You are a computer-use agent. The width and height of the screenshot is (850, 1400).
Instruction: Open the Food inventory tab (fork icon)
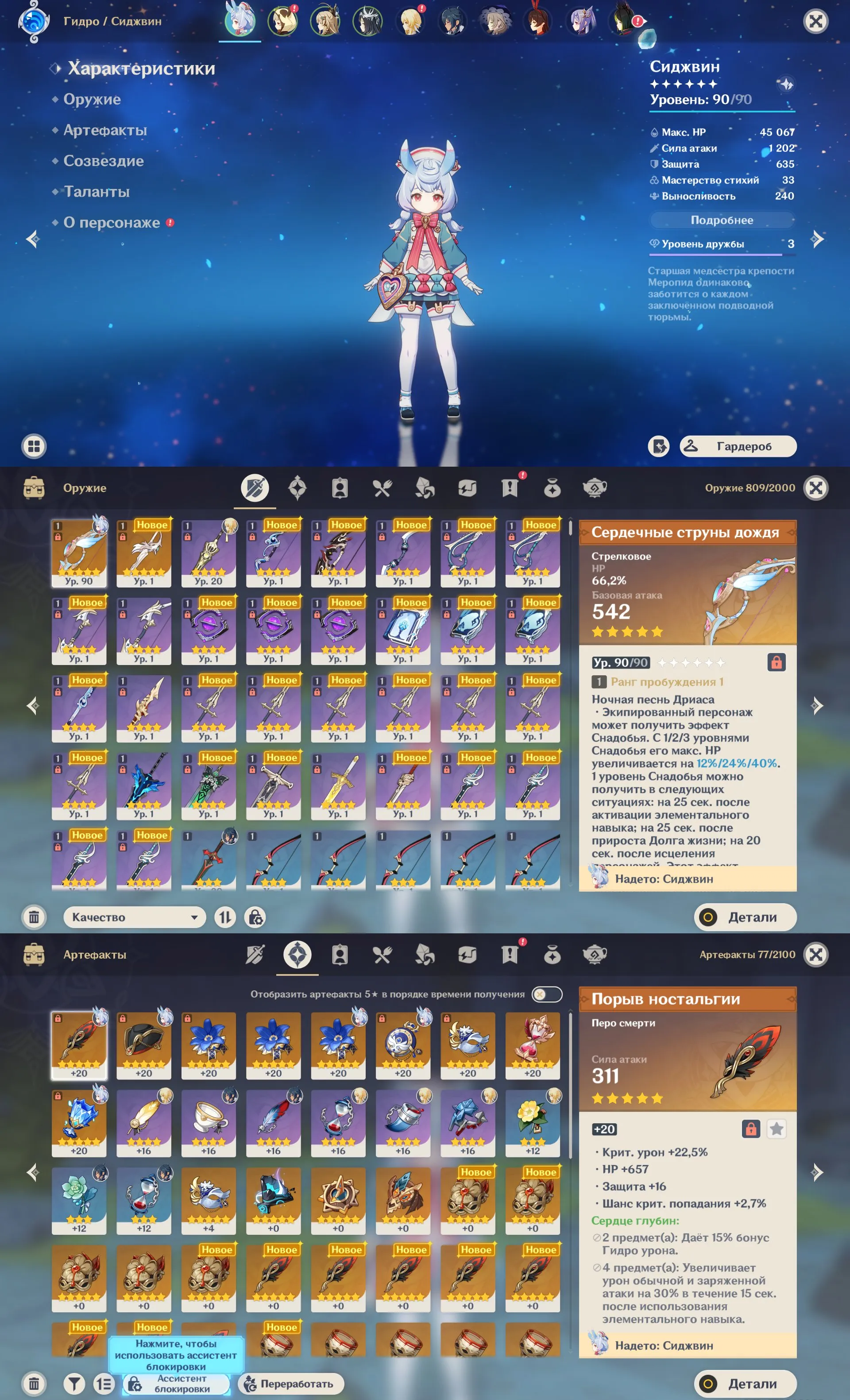(382, 487)
